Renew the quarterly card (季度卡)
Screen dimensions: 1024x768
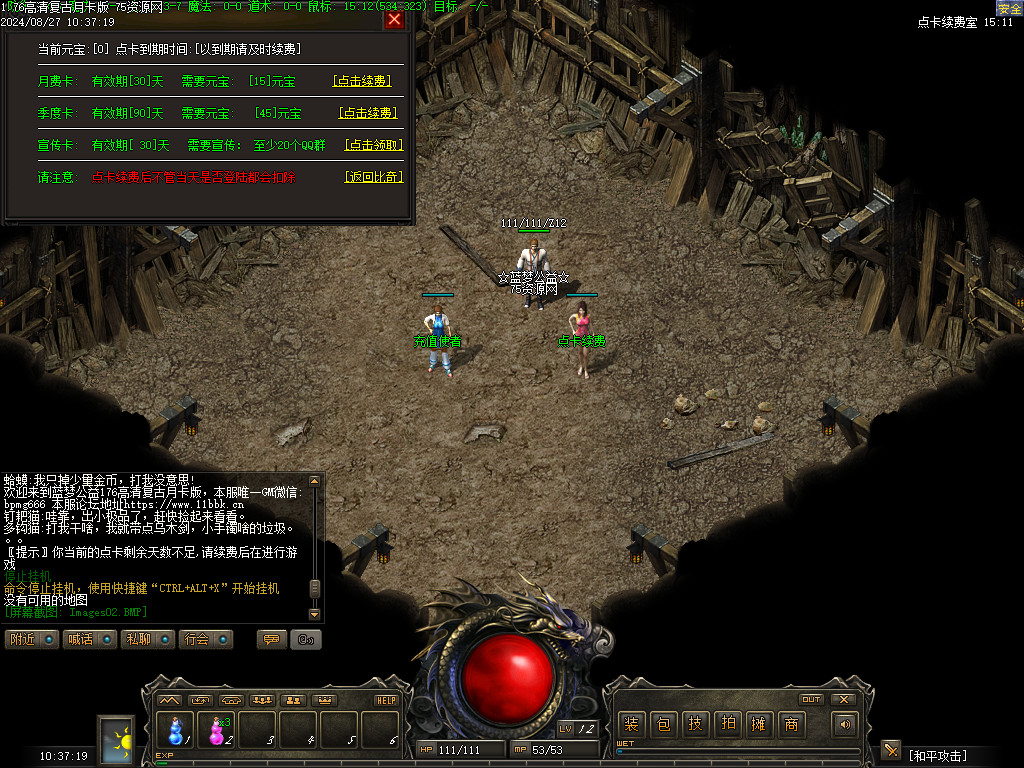tap(367, 113)
